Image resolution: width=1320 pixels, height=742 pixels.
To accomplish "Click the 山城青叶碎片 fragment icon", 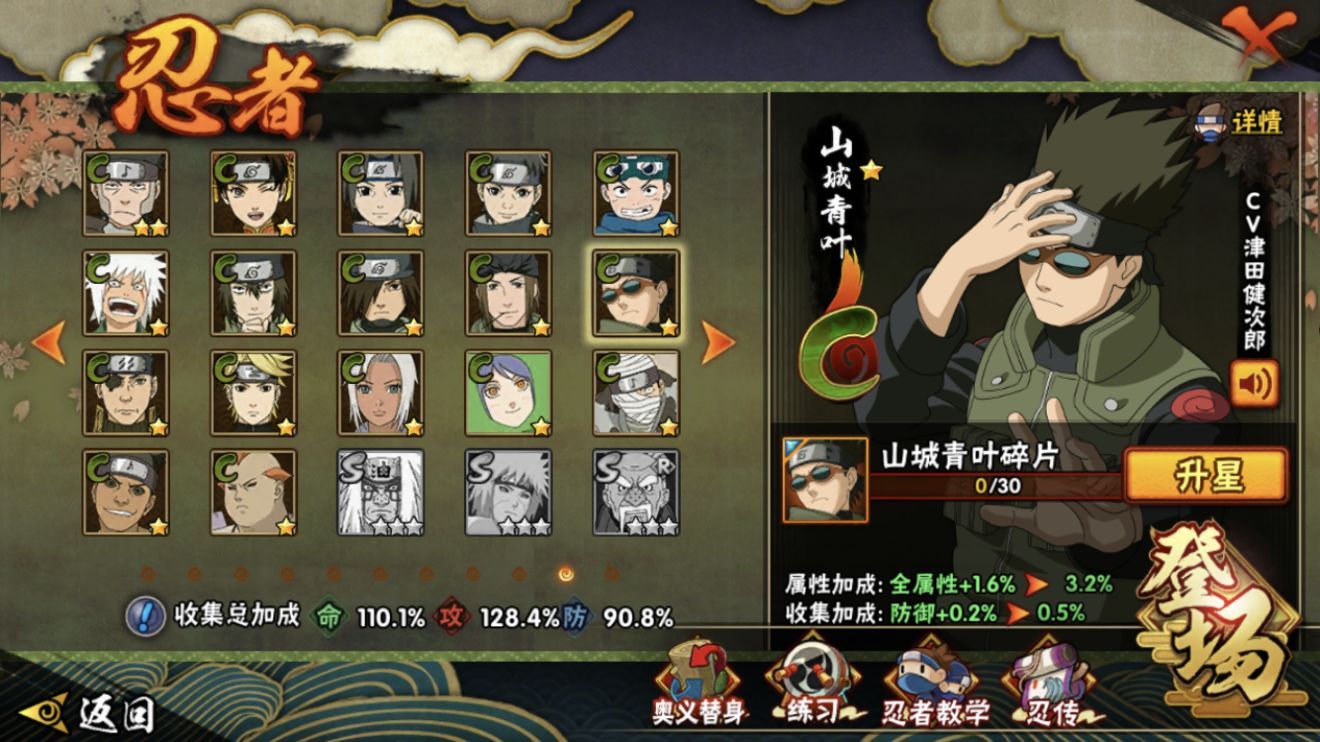I will coord(825,480).
